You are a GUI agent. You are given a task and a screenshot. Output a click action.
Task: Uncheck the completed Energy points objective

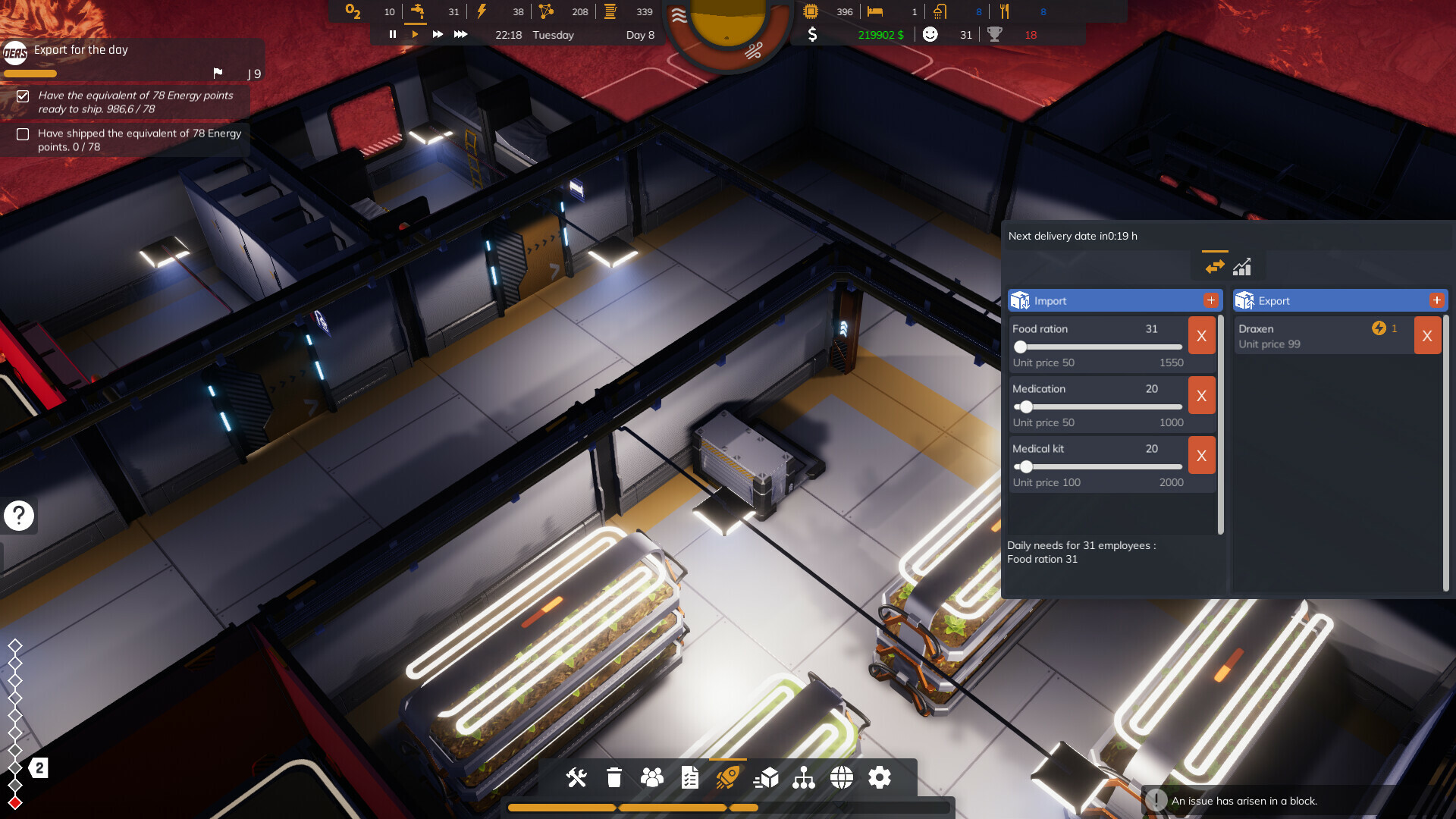click(x=23, y=97)
